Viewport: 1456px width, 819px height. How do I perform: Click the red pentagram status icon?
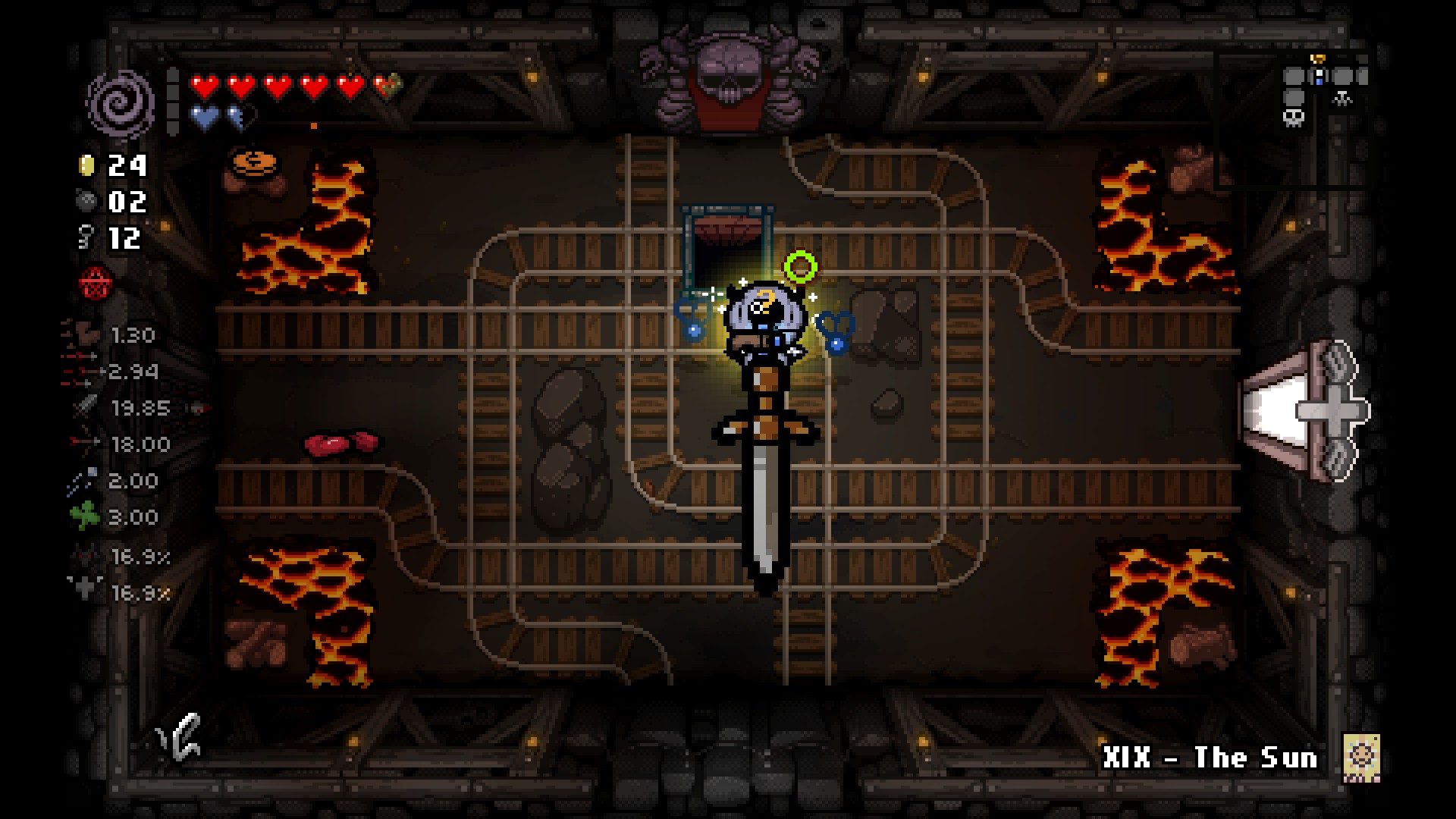click(x=96, y=284)
